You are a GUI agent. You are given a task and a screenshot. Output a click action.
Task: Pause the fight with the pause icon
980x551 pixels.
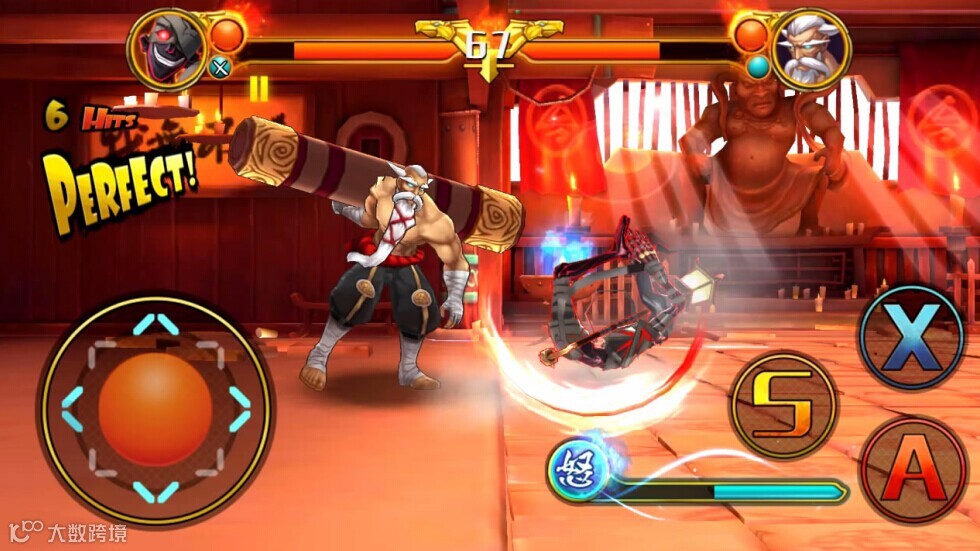pos(259,88)
